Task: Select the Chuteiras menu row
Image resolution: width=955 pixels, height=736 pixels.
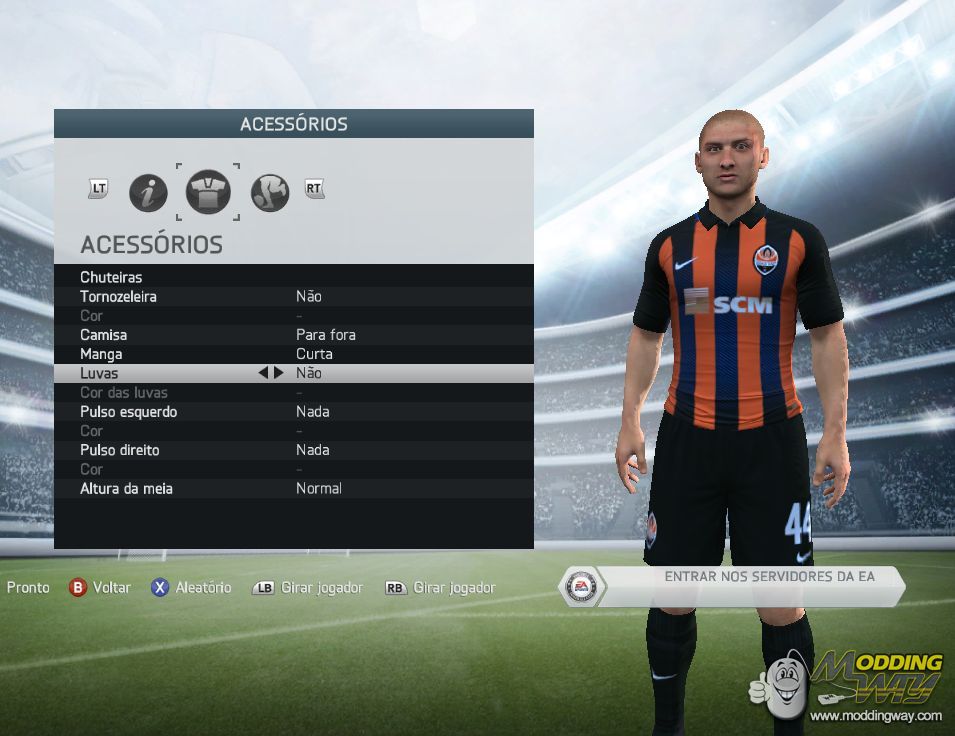Action: [x=293, y=277]
